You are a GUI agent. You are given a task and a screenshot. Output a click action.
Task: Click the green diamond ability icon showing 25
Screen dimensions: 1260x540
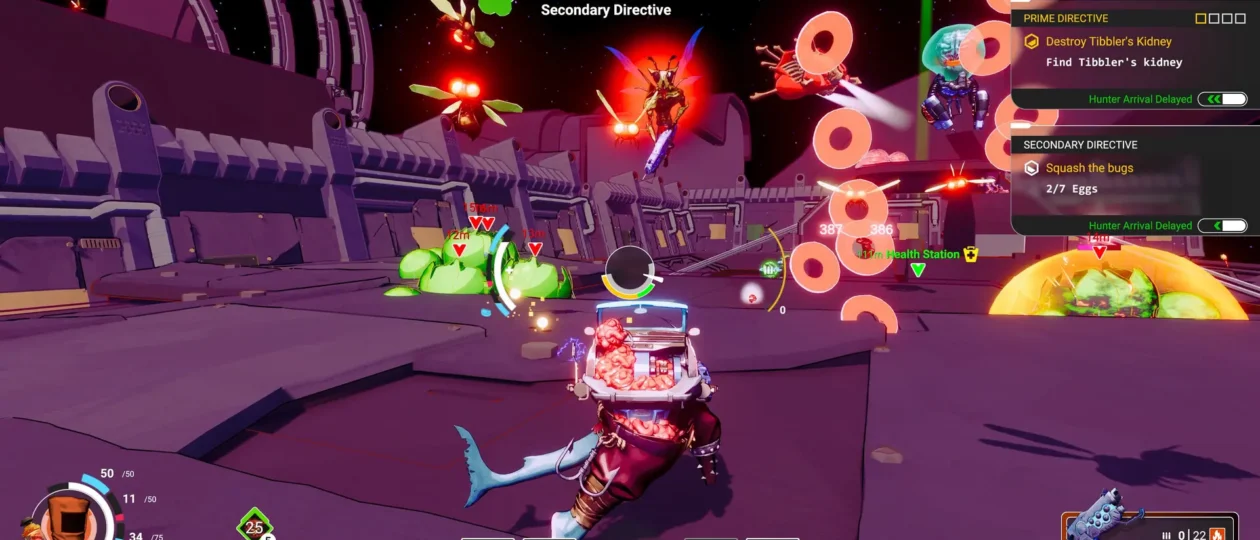pos(254,525)
